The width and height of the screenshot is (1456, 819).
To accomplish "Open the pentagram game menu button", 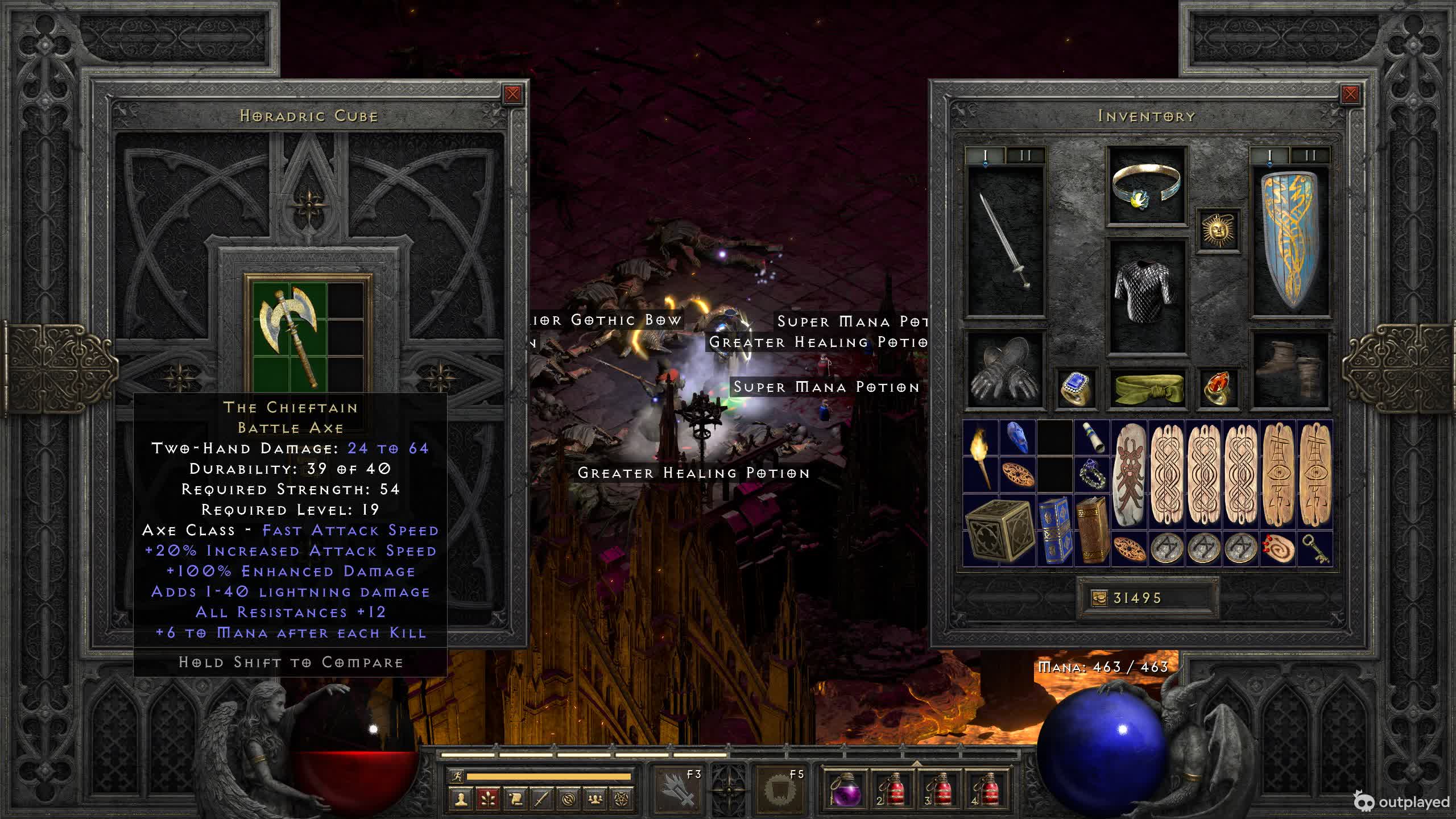I will click(x=622, y=799).
